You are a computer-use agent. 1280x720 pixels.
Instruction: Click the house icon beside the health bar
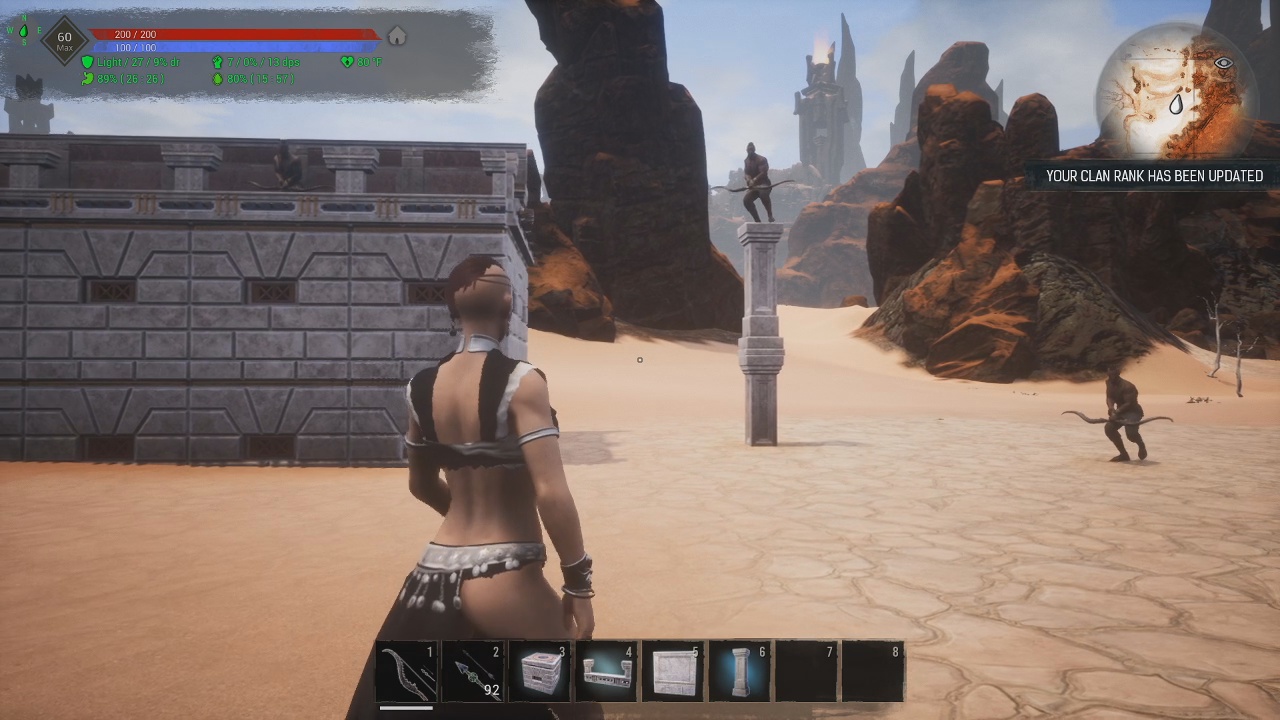click(x=397, y=37)
